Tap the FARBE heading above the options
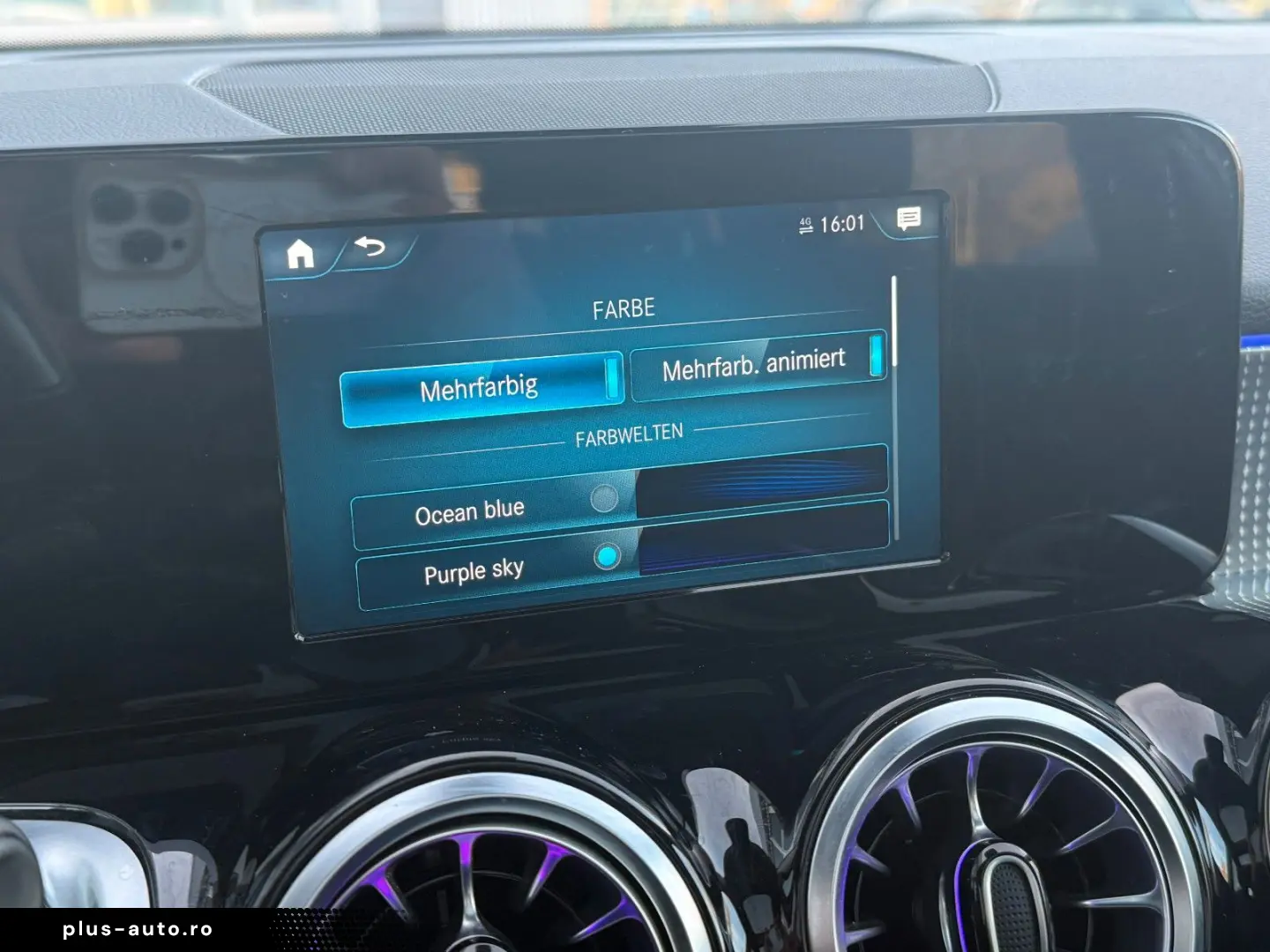The width and height of the screenshot is (1270, 952). click(624, 308)
